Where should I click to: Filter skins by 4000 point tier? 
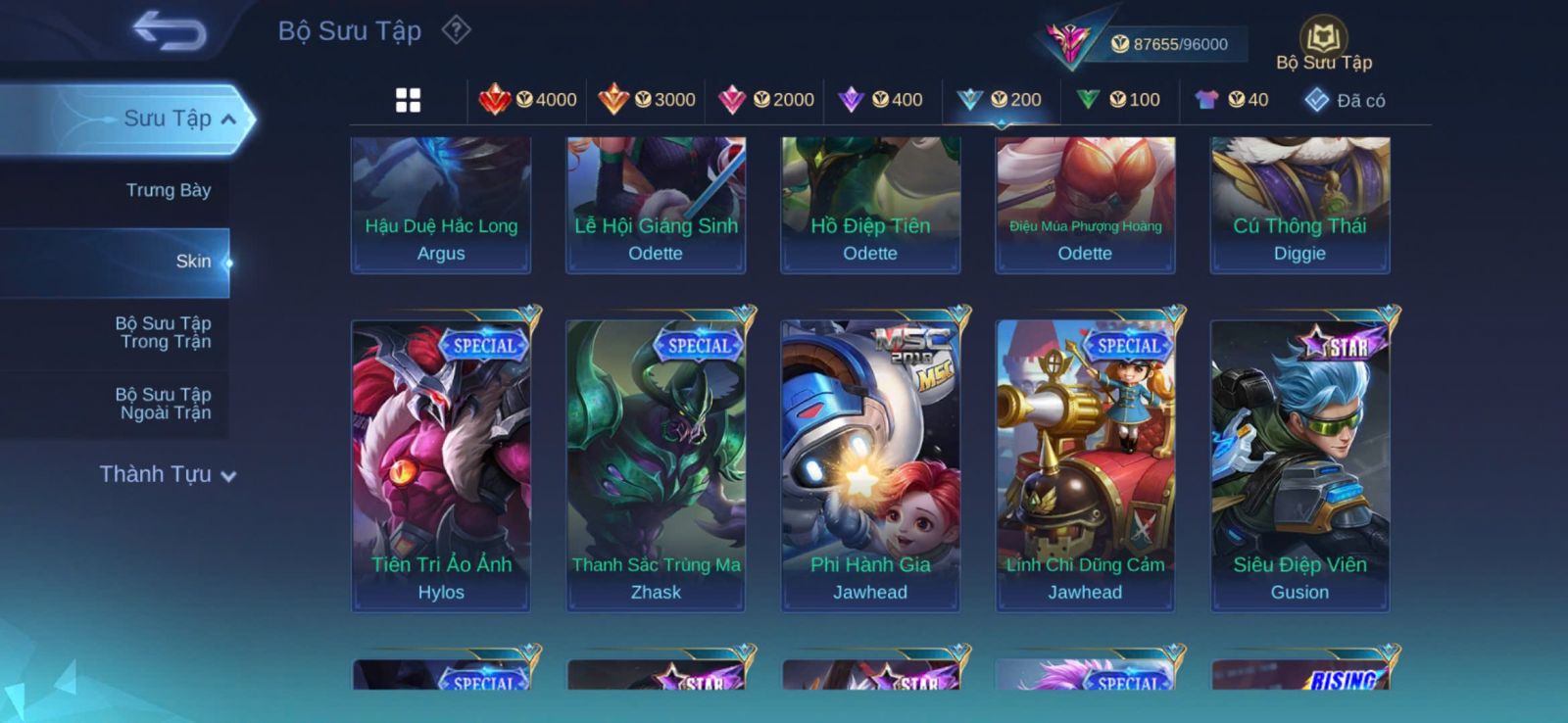pyautogui.click(x=528, y=100)
